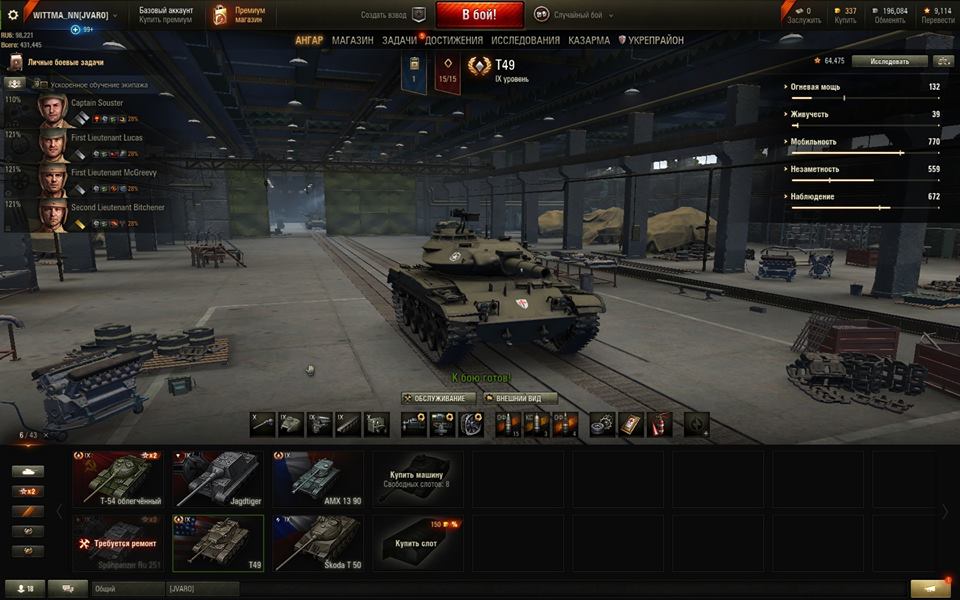Start battle with the red В бой! button
The image size is (960, 600).
click(479, 15)
